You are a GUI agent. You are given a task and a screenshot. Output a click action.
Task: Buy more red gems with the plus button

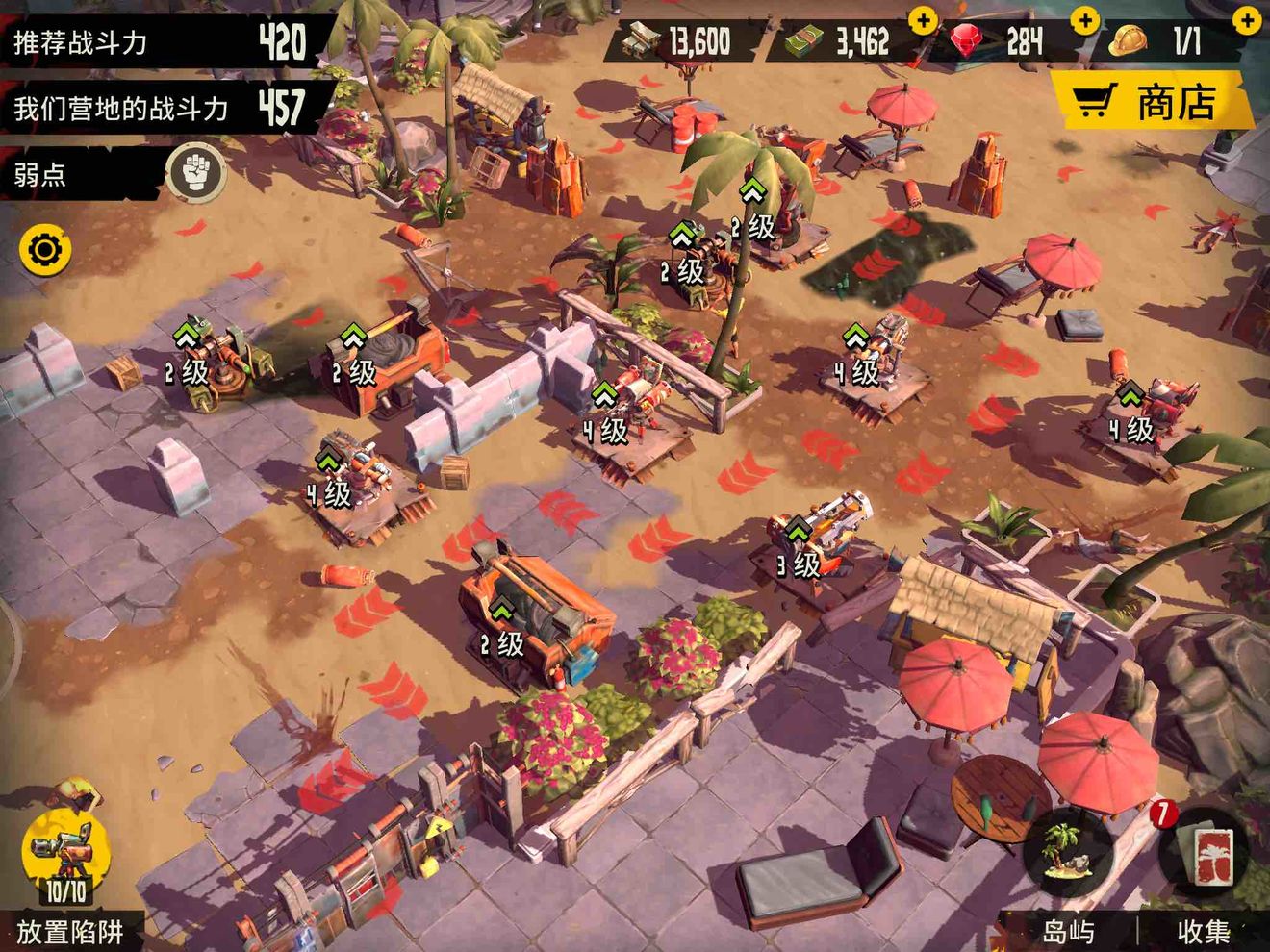coord(1084,21)
